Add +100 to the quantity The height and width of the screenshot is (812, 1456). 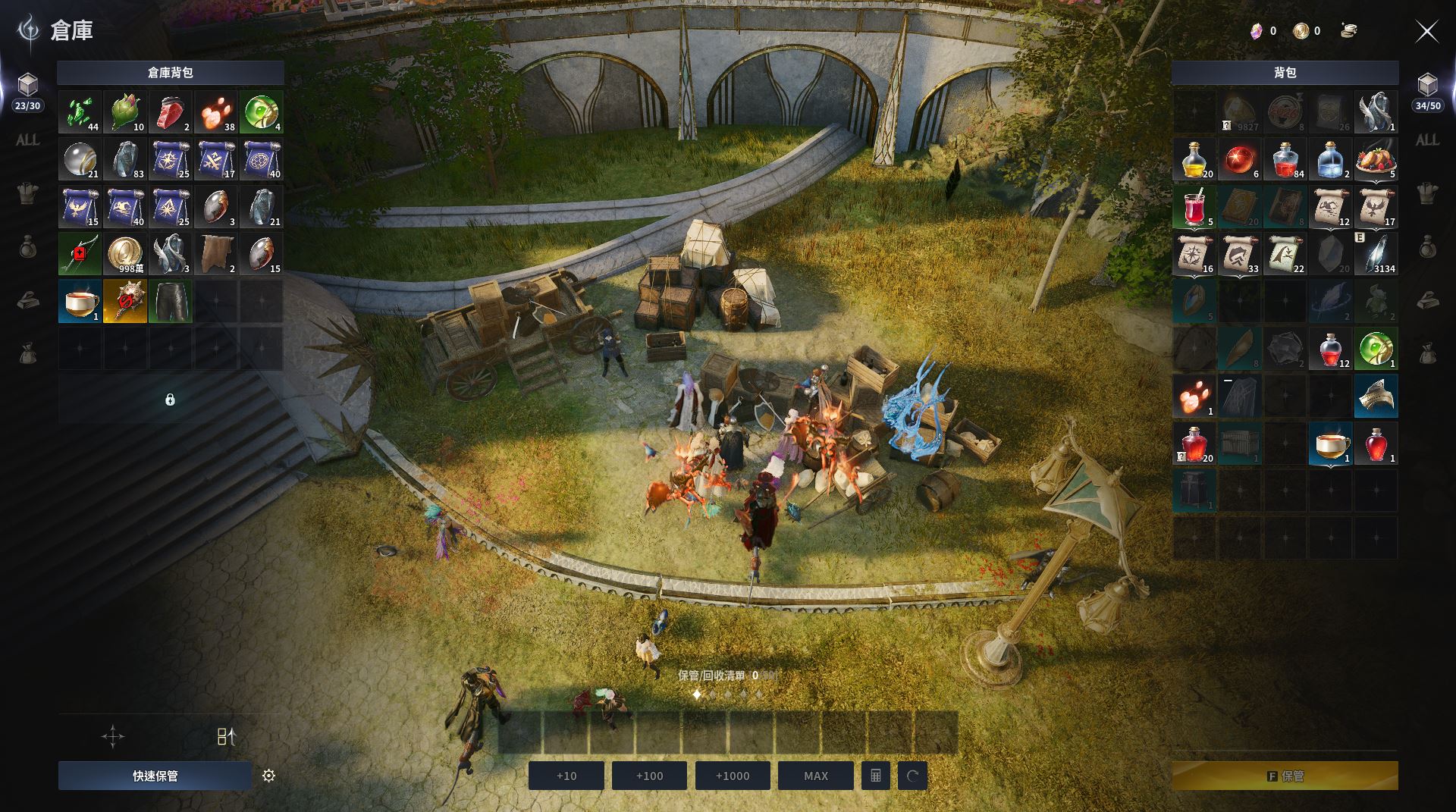click(649, 776)
